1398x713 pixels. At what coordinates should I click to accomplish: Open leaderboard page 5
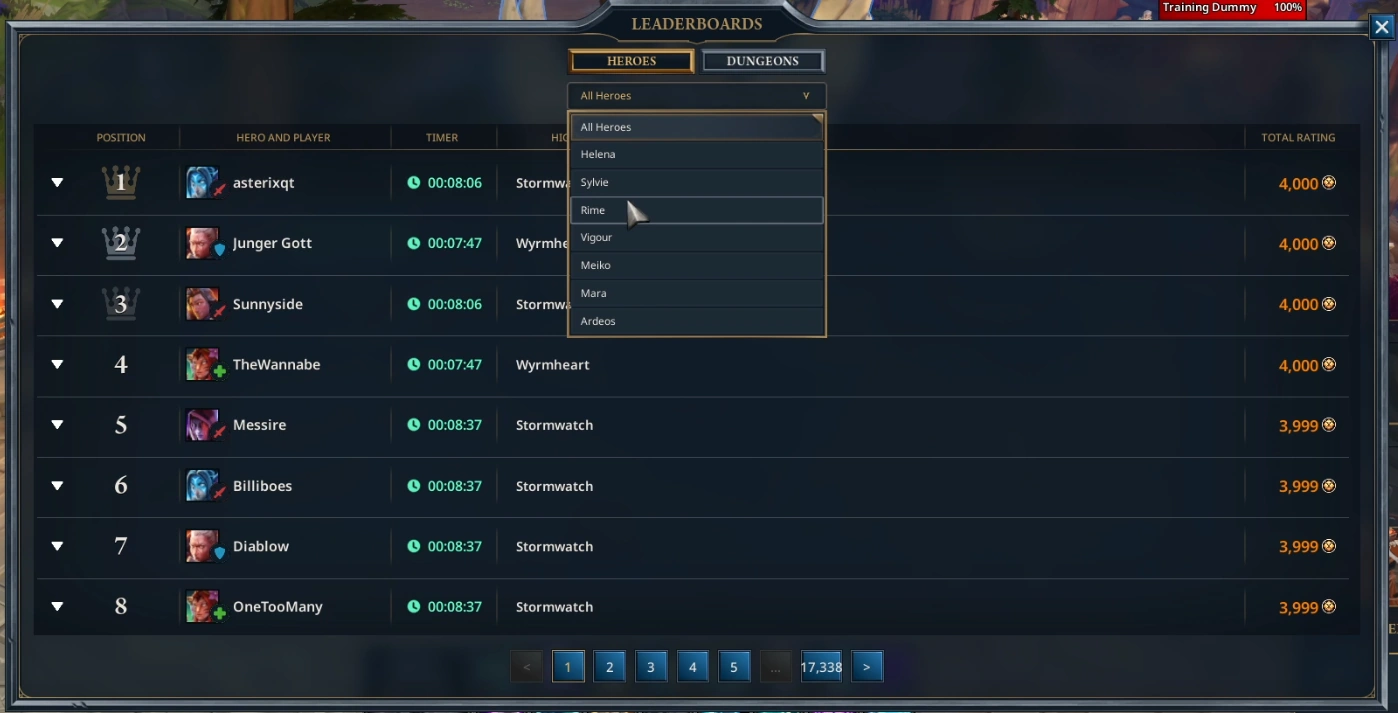pyautogui.click(x=733, y=667)
